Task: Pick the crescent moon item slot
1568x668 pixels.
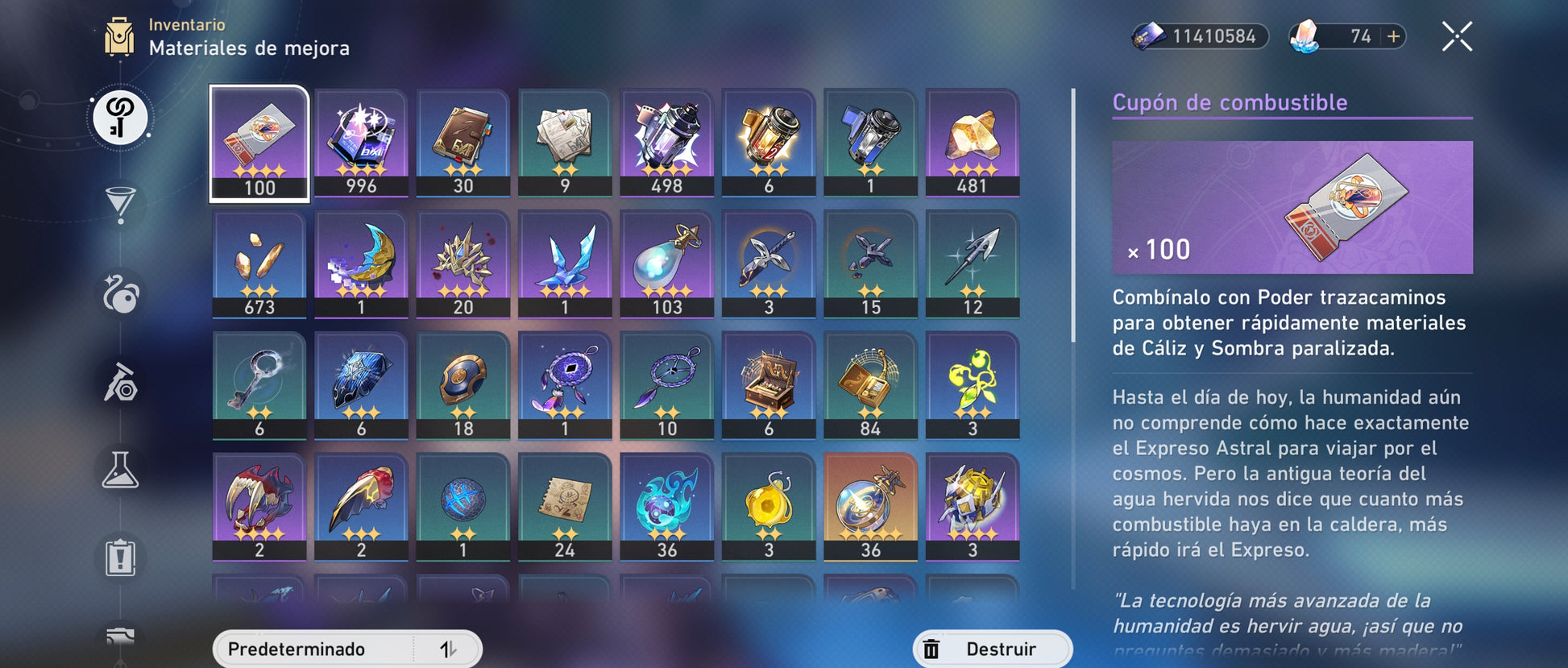Action: pos(361,263)
